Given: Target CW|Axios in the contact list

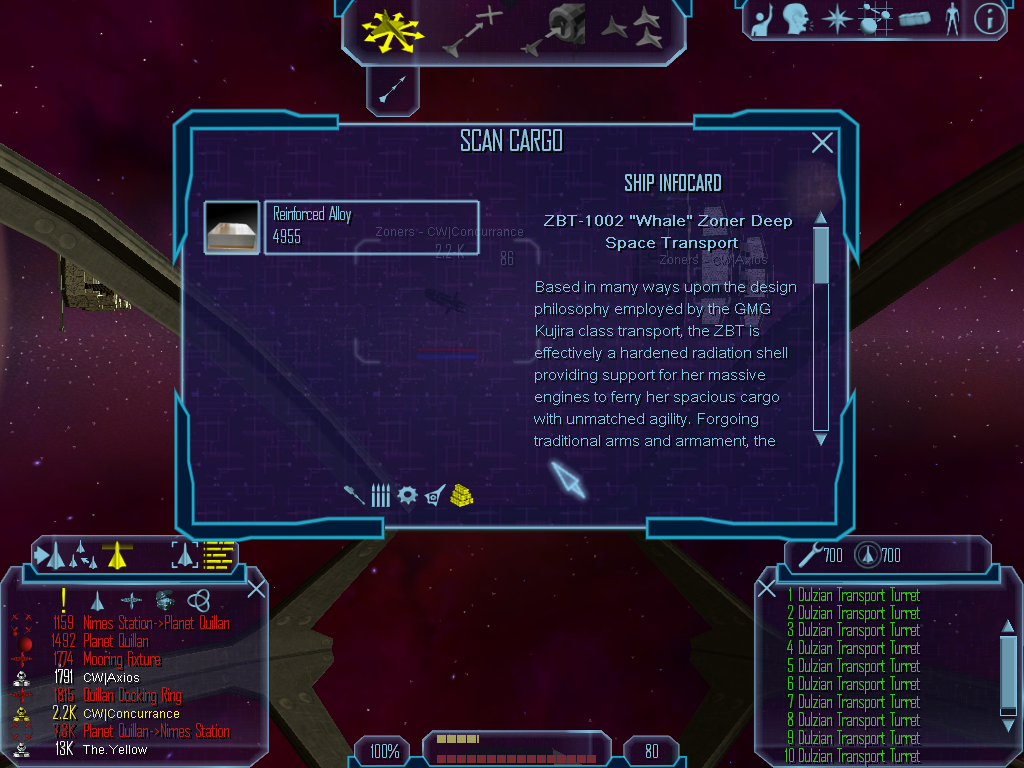Looking at the screenshot, I should 111,678.
